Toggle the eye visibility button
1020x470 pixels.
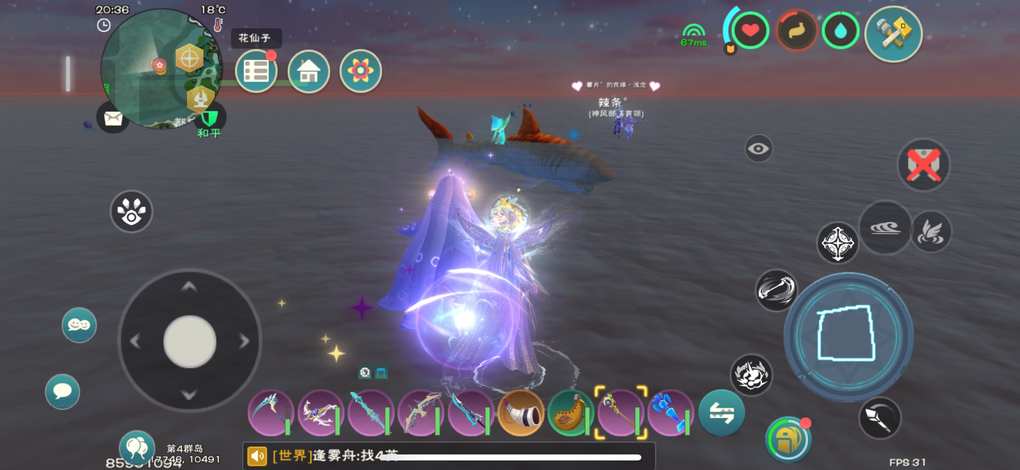pyautogui.click(x=759, y=149)
